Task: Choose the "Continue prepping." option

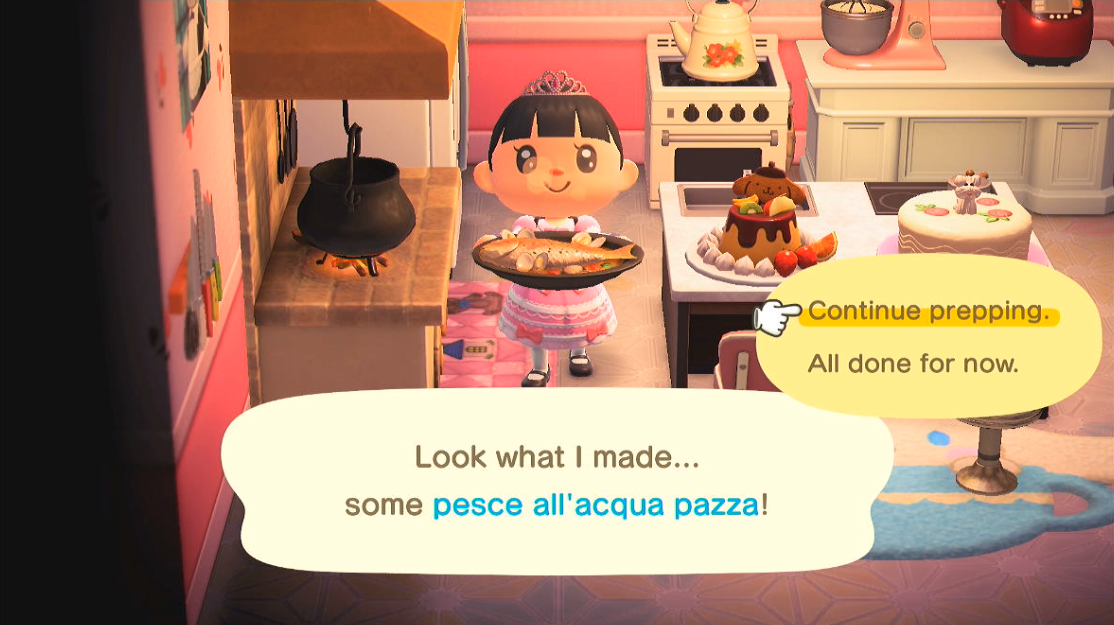Action: [x=929, y=311]
